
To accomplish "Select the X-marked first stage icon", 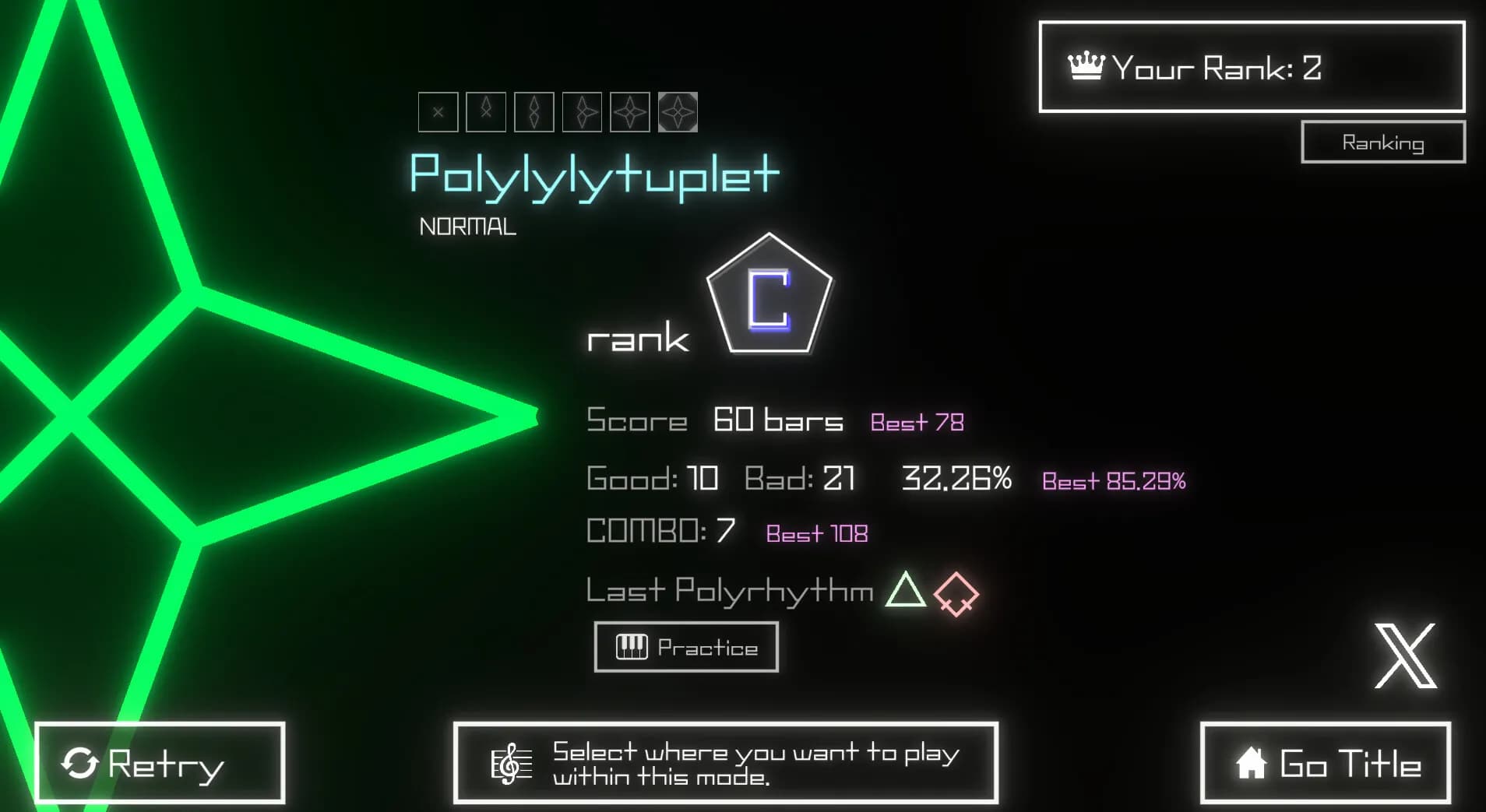I will pyautogui.click(x=438, y=111).
